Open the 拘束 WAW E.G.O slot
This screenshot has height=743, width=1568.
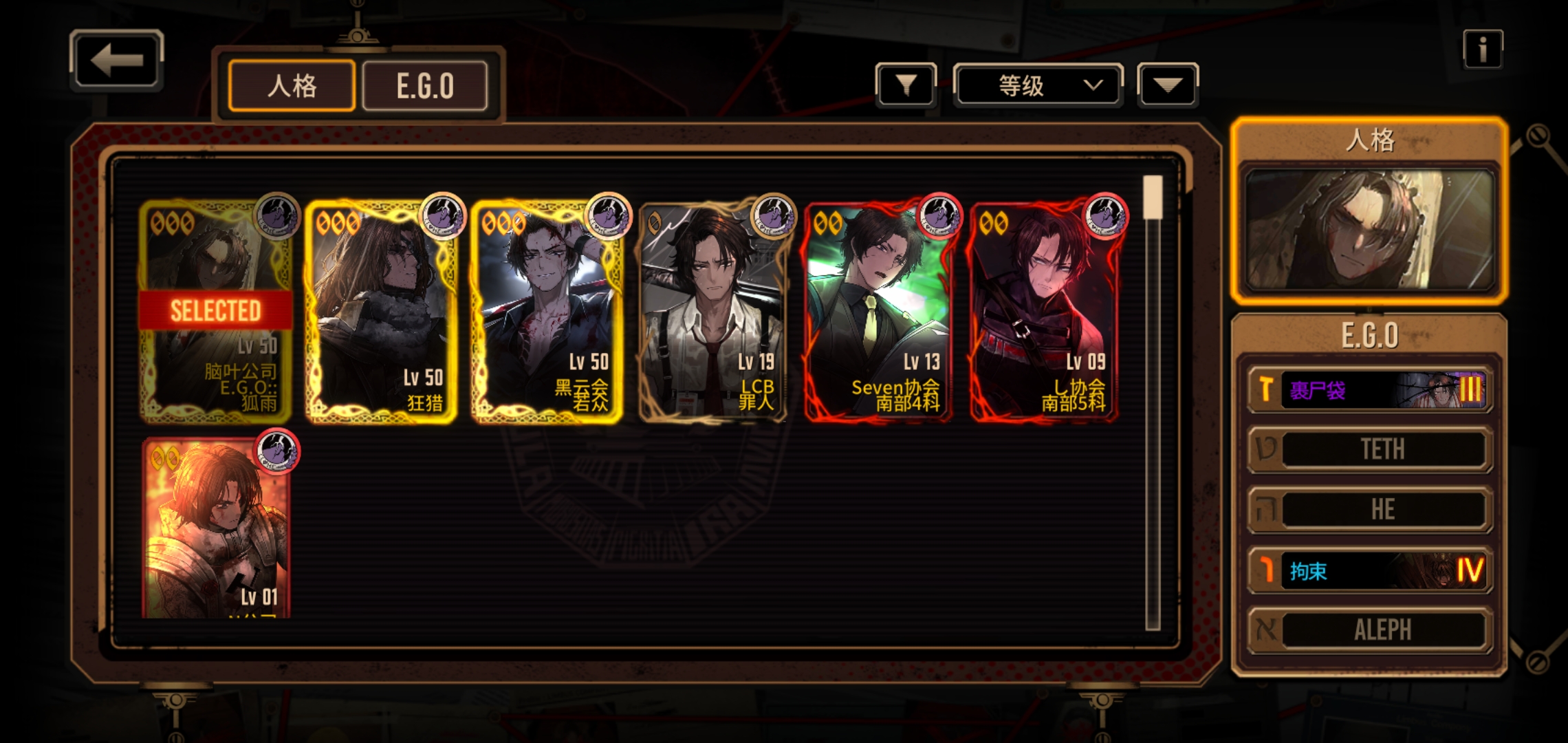pos(1369,570)
